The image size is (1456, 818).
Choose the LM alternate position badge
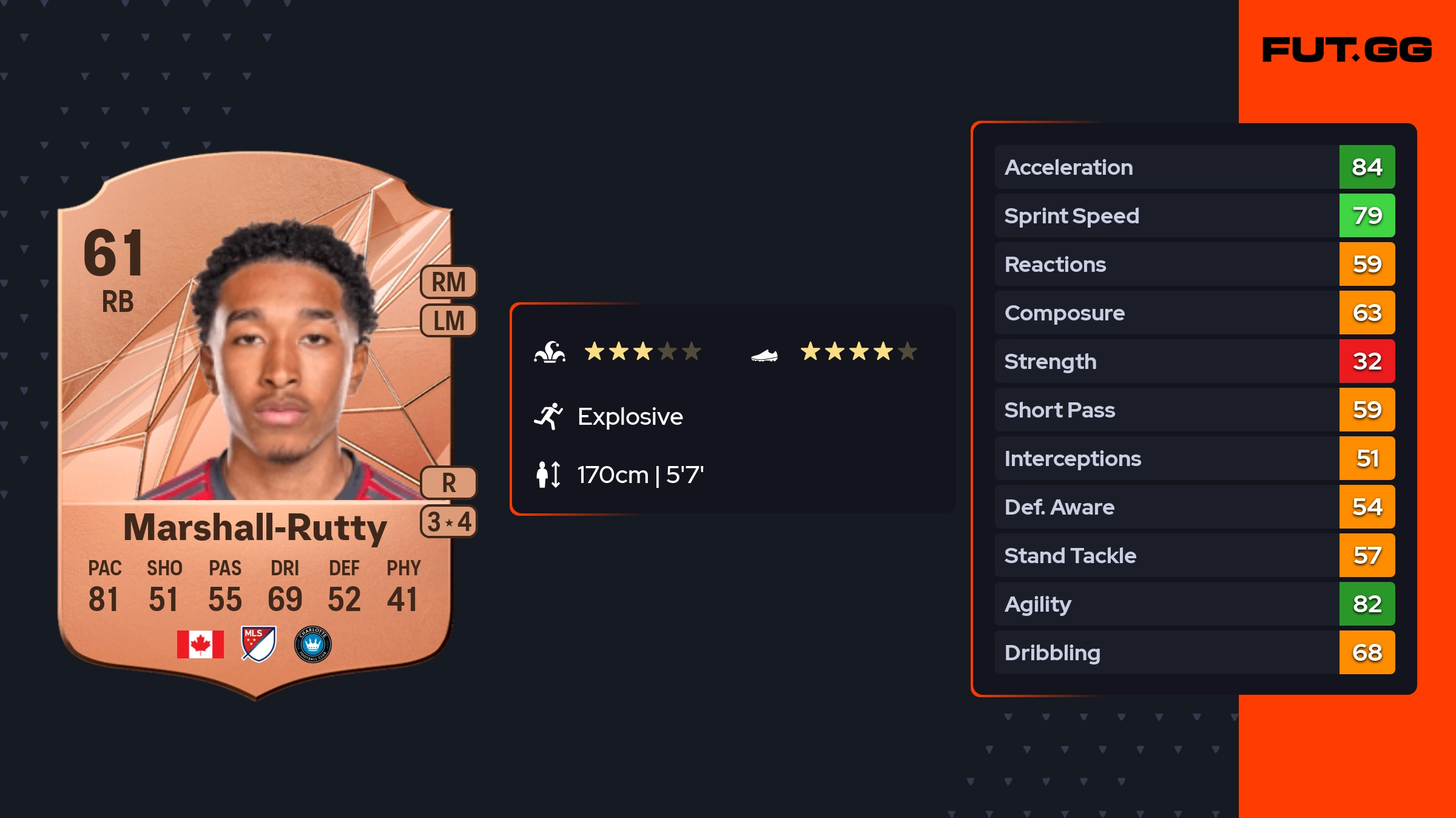(448, 320)
